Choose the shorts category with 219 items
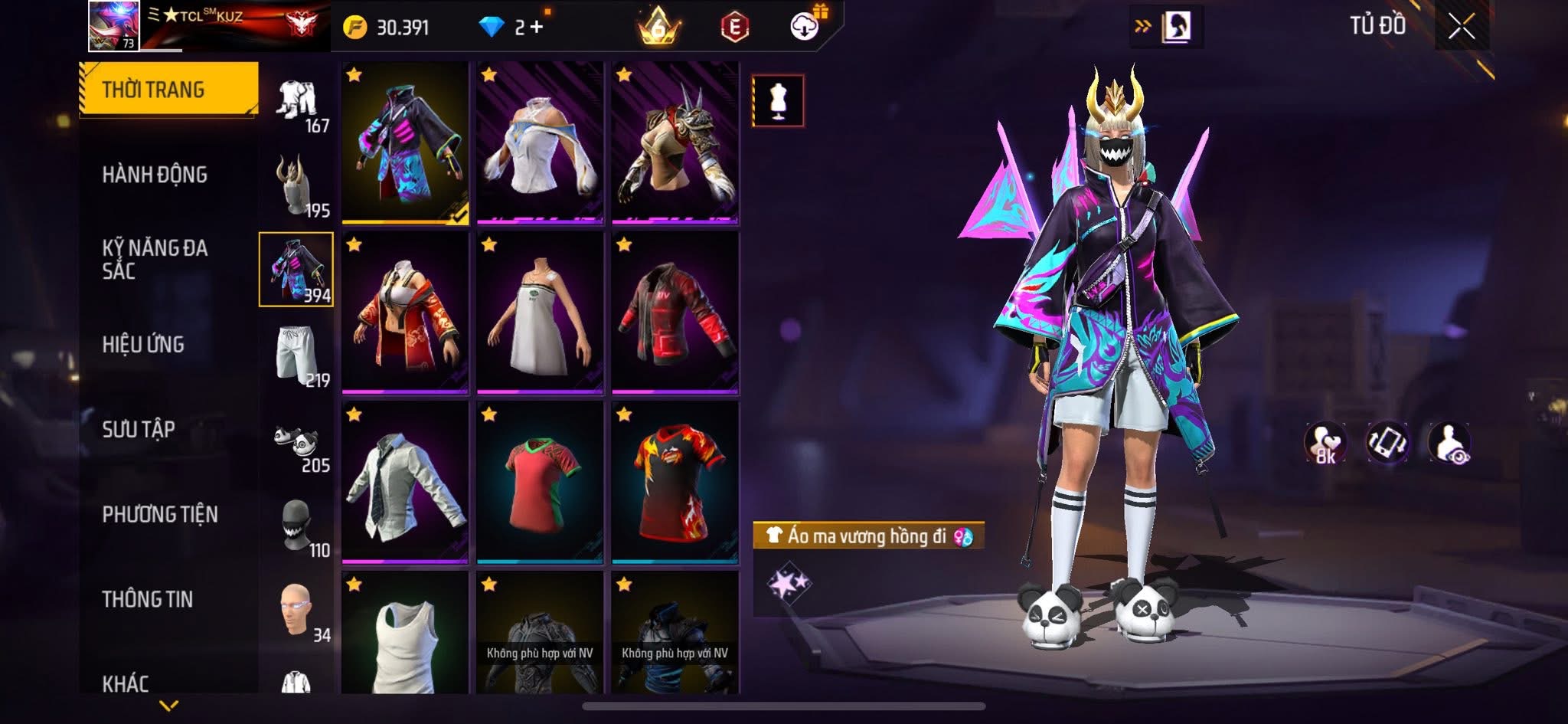 point(297,355)
